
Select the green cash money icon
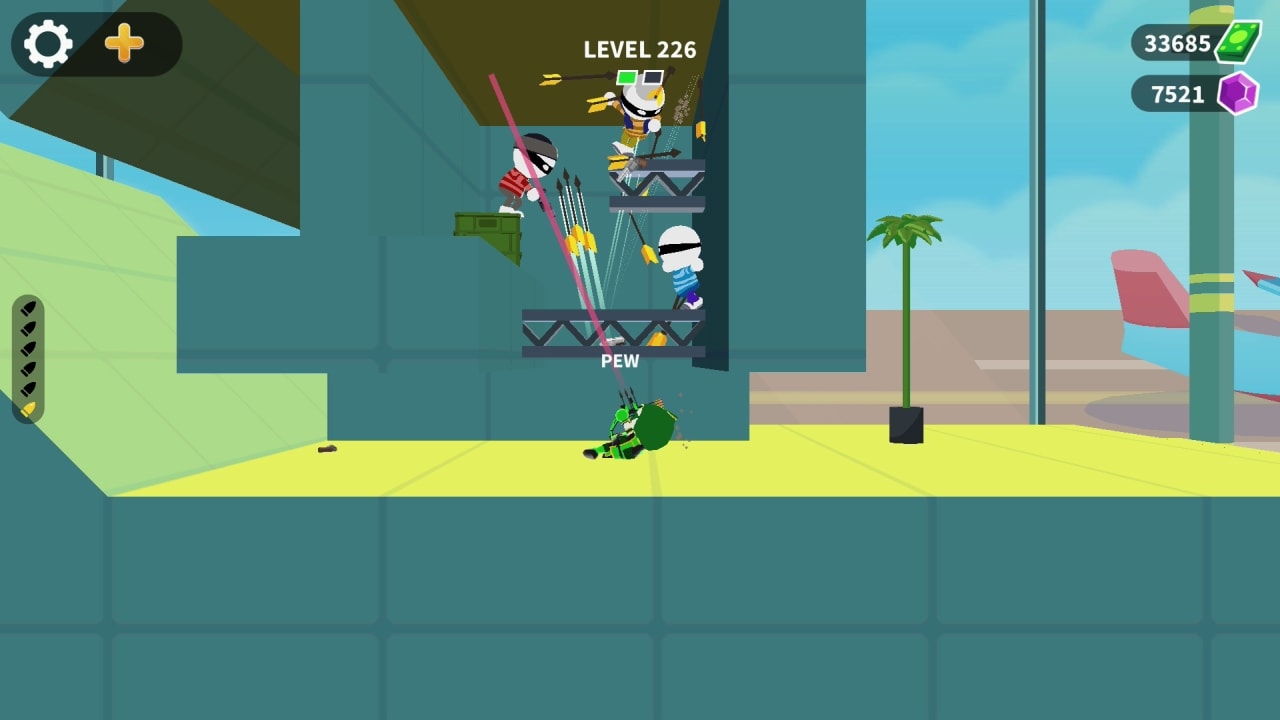pos(1236,42)
